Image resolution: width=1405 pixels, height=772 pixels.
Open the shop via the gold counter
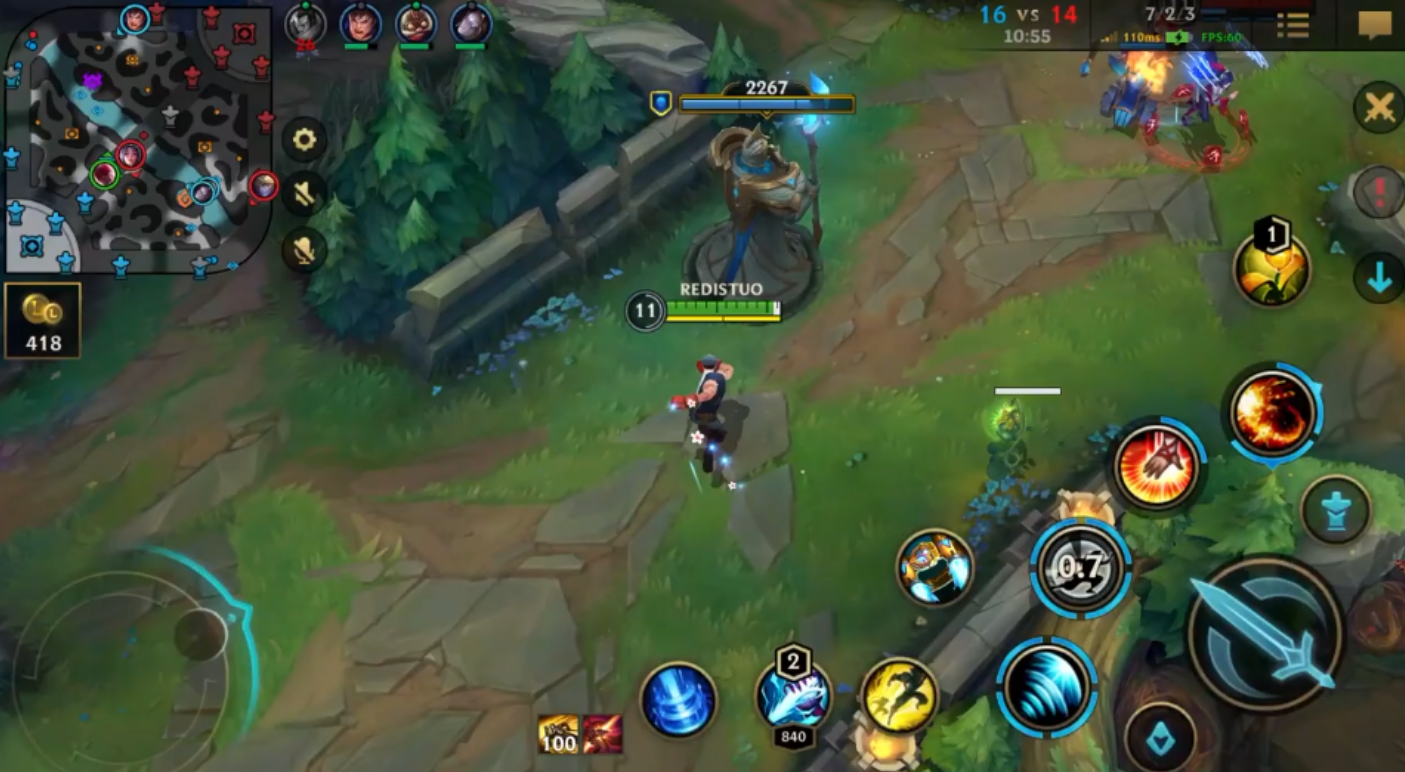(x=43, y=320)
